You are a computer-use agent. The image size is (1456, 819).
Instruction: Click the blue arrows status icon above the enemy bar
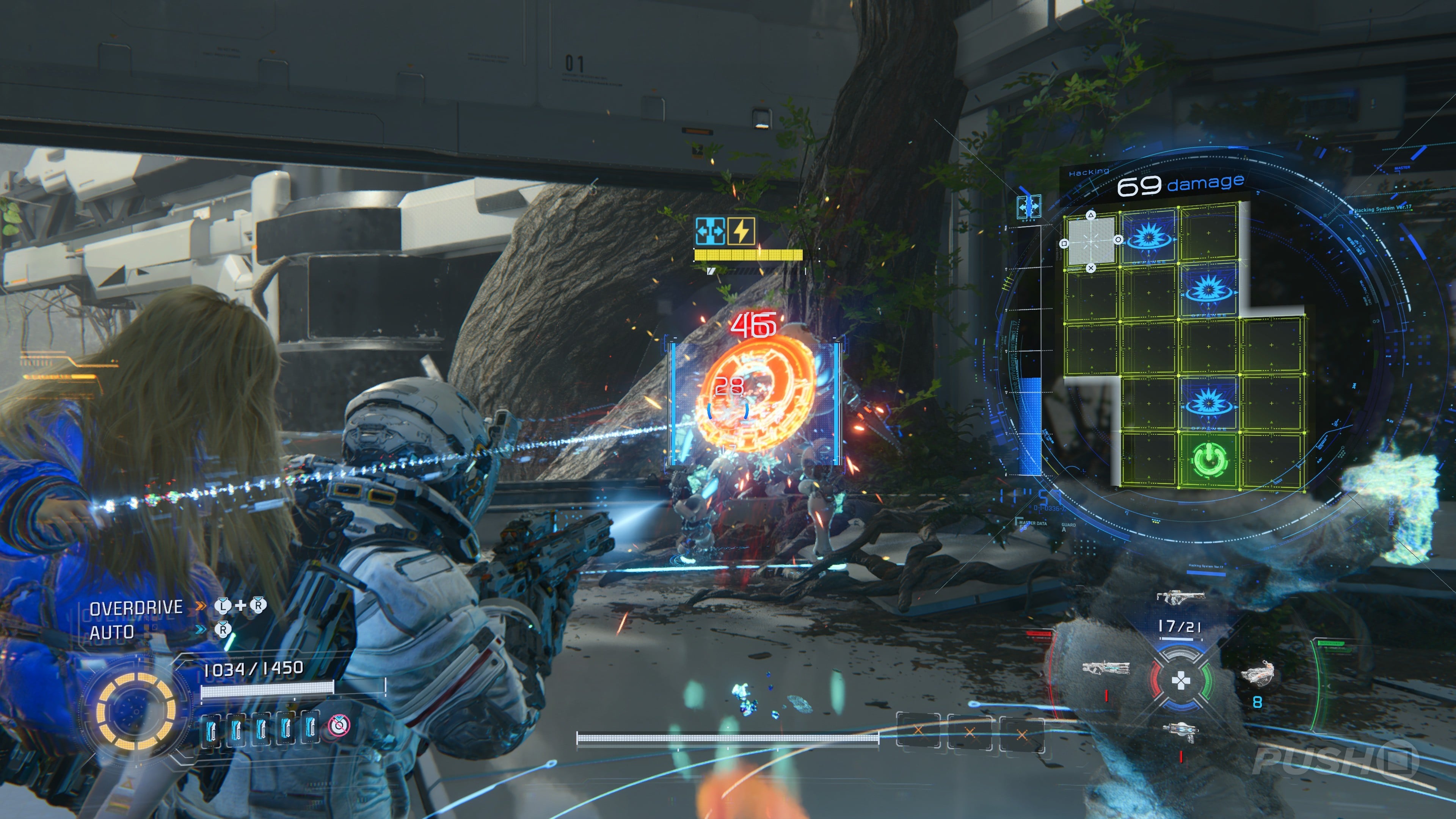pos(710,231)
